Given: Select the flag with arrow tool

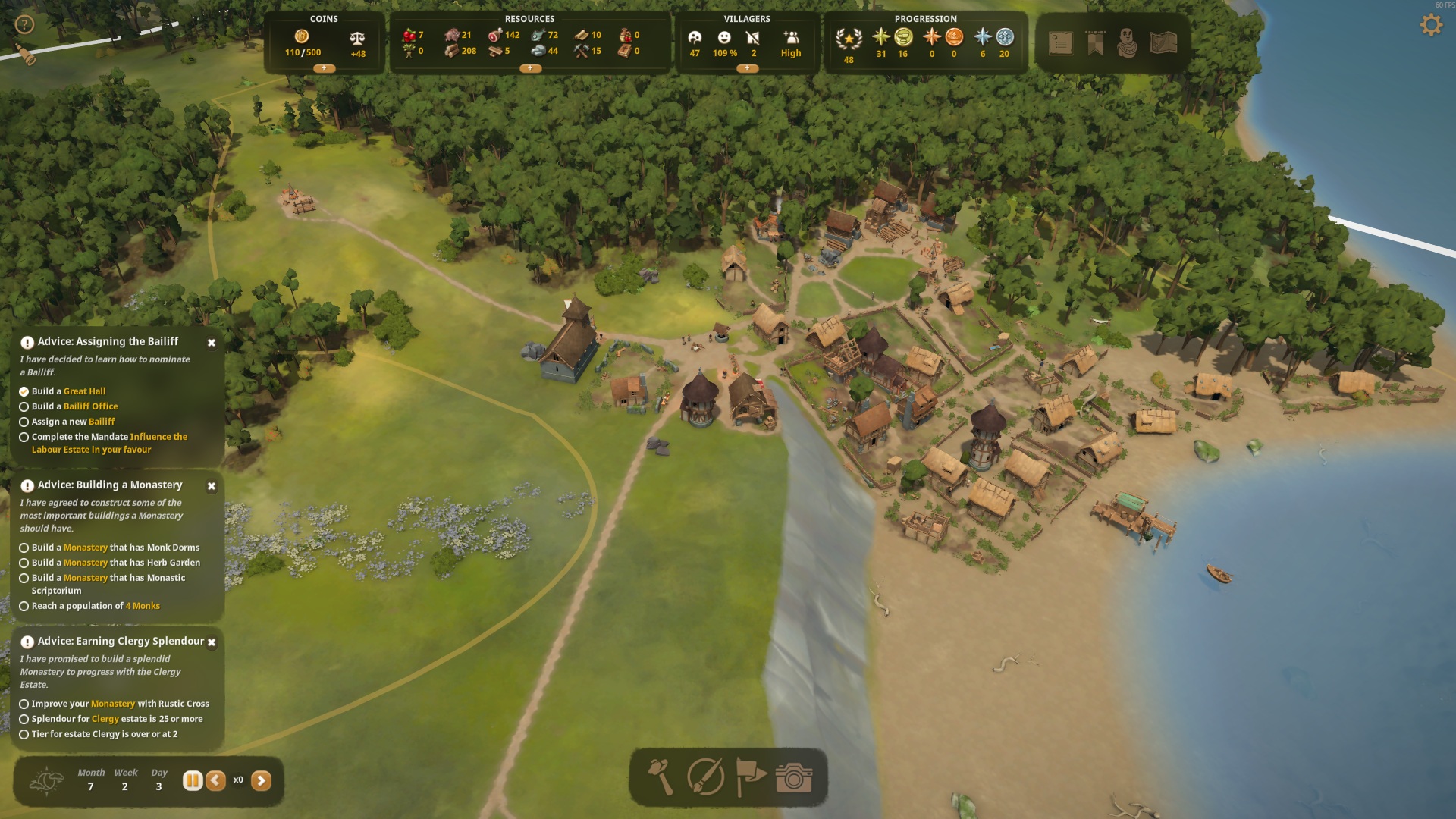Looking at the screenshot, I should click(751, 777).
